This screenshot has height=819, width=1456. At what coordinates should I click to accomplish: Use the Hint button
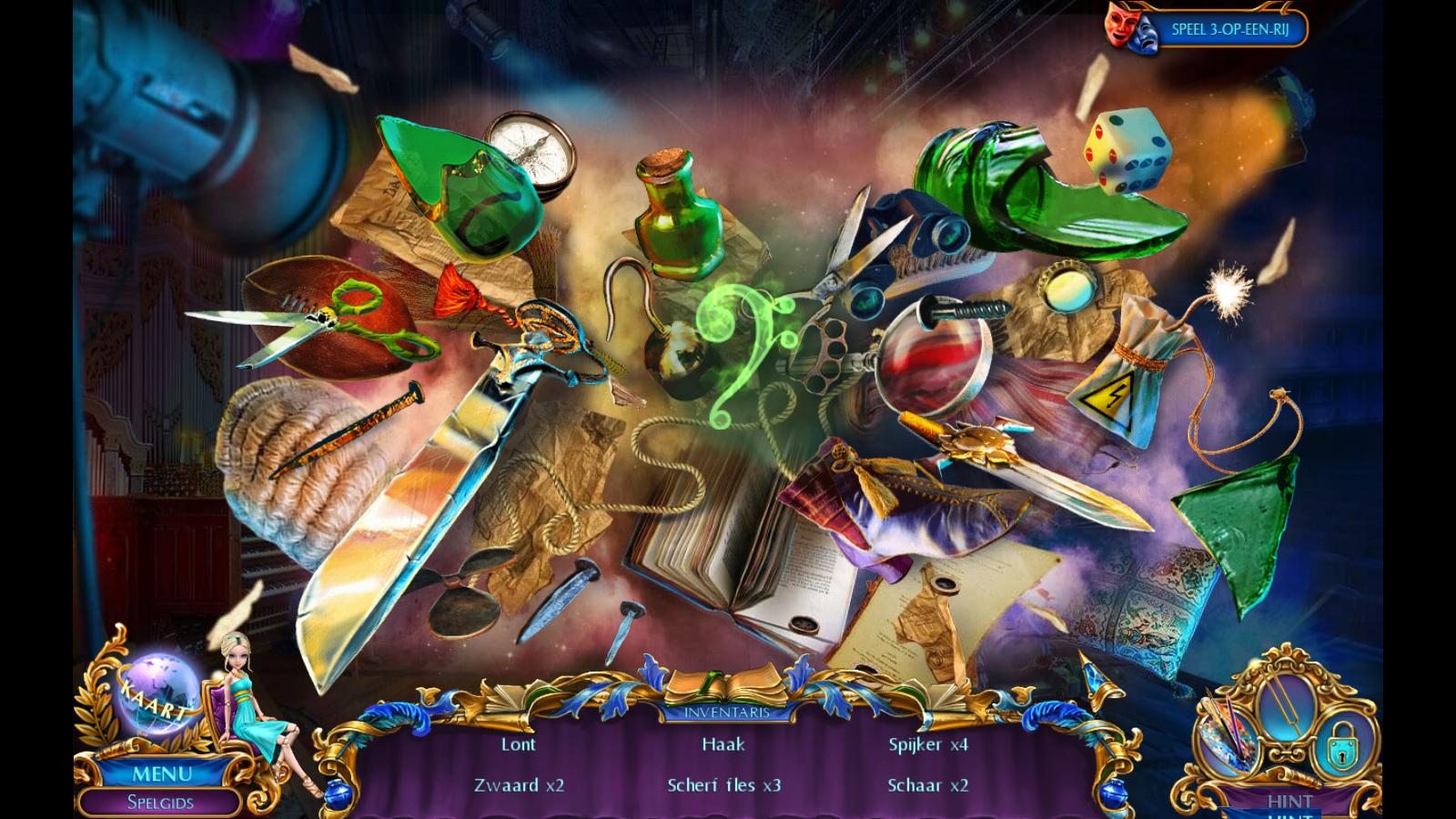[x=1289, y=802]
